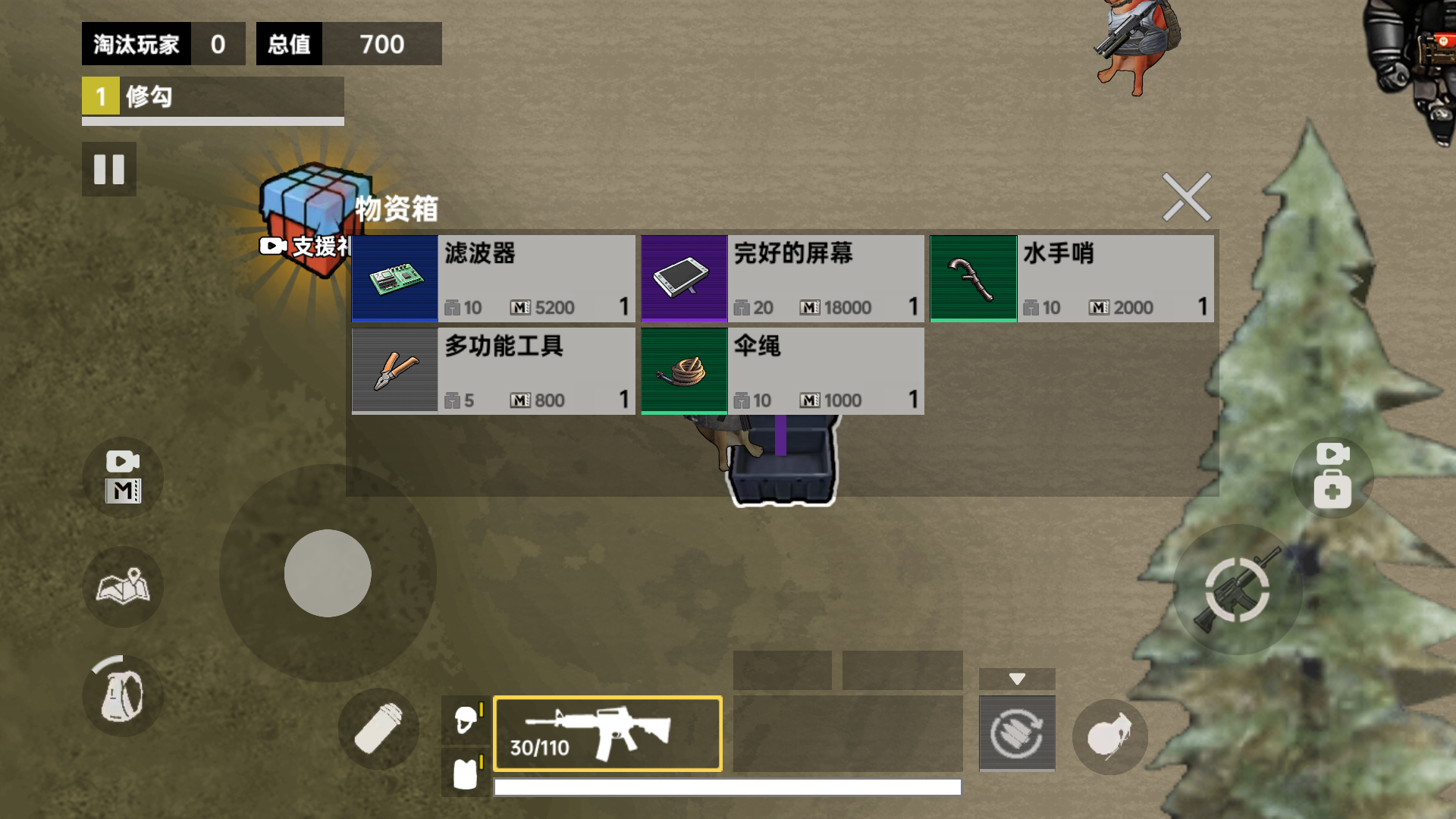1456x819 pixels.
Task: Open the map
Action: point(123,587)
